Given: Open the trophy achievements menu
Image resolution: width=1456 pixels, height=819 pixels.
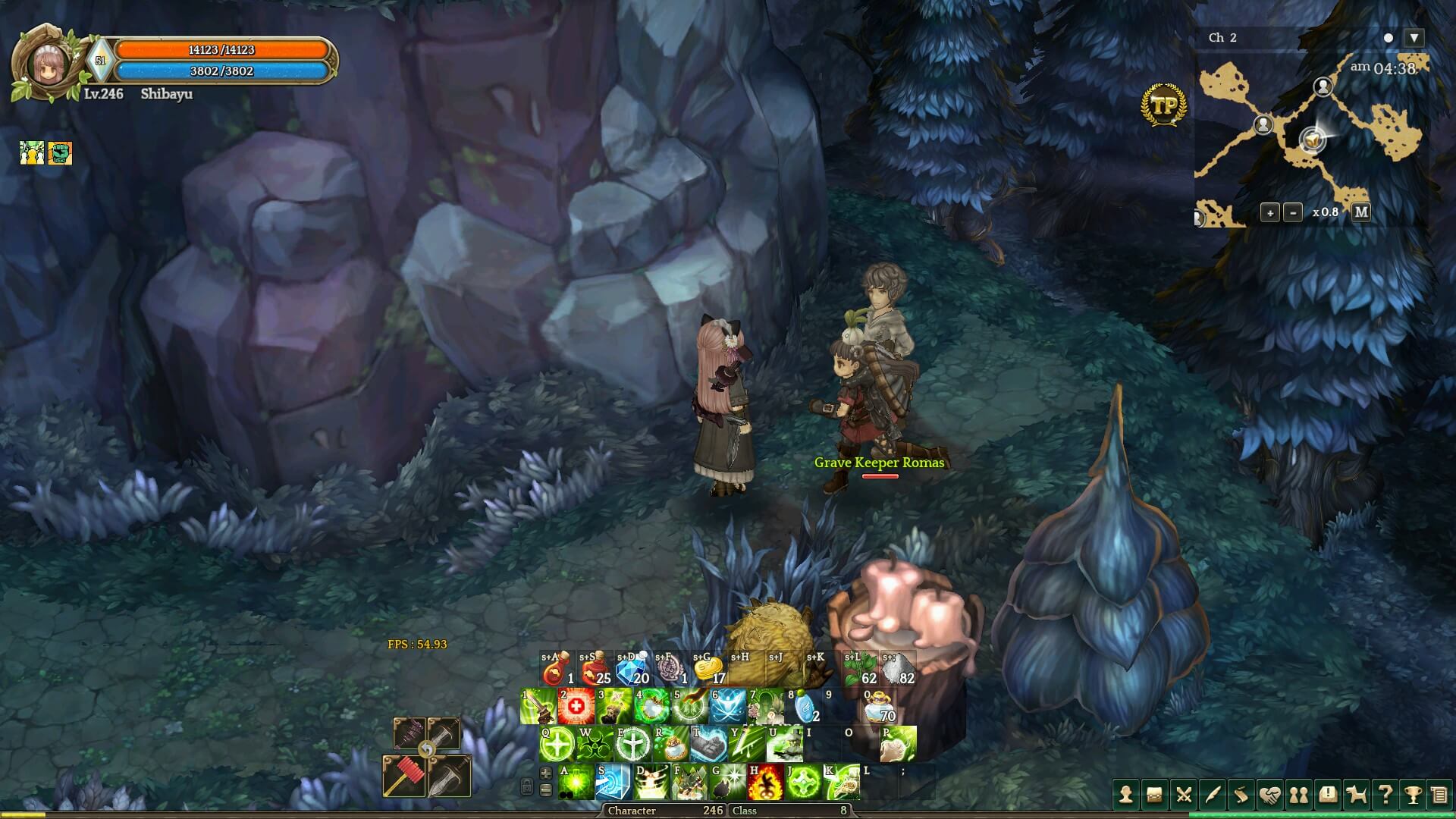Looking at the screenshot, I should click(x=1411, y=795).
